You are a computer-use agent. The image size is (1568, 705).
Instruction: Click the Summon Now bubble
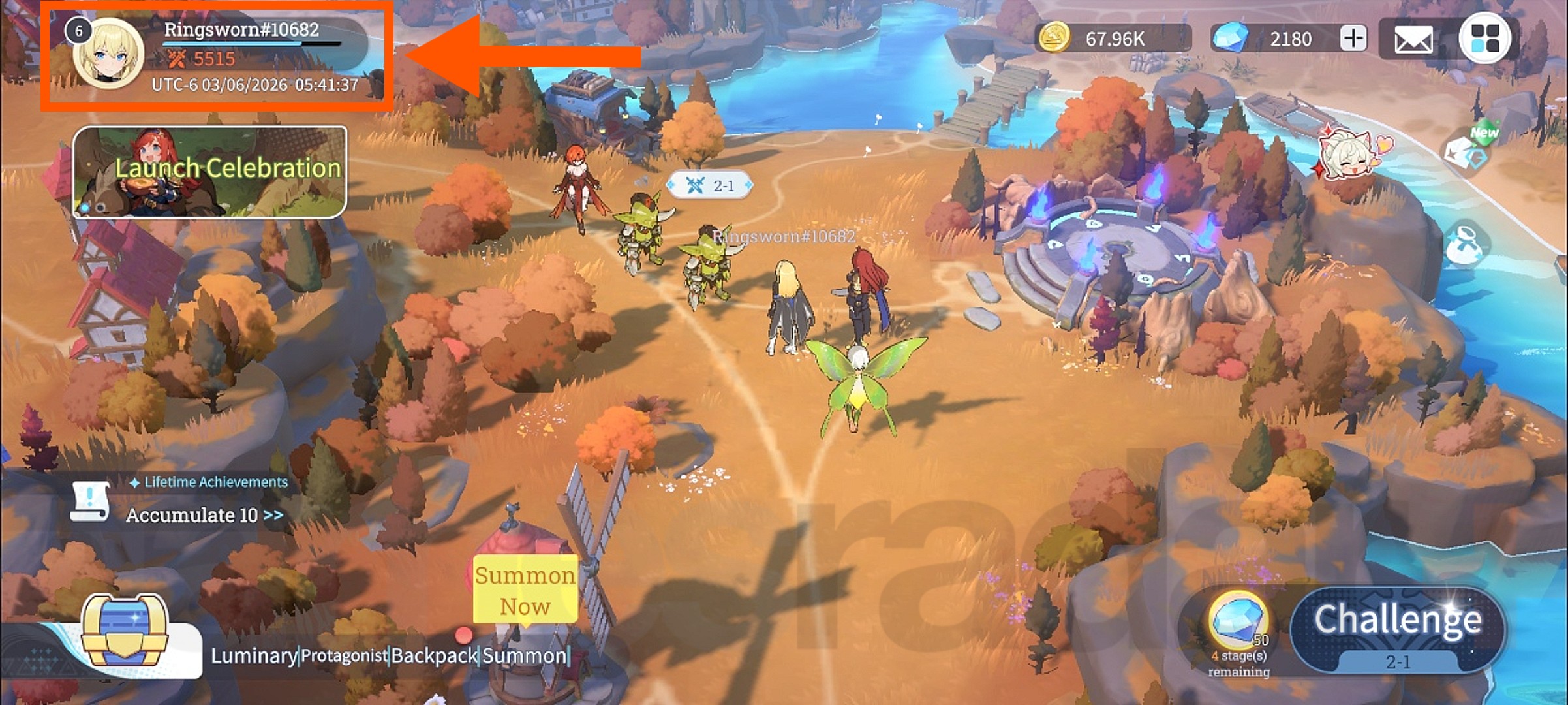coord(525,589)
